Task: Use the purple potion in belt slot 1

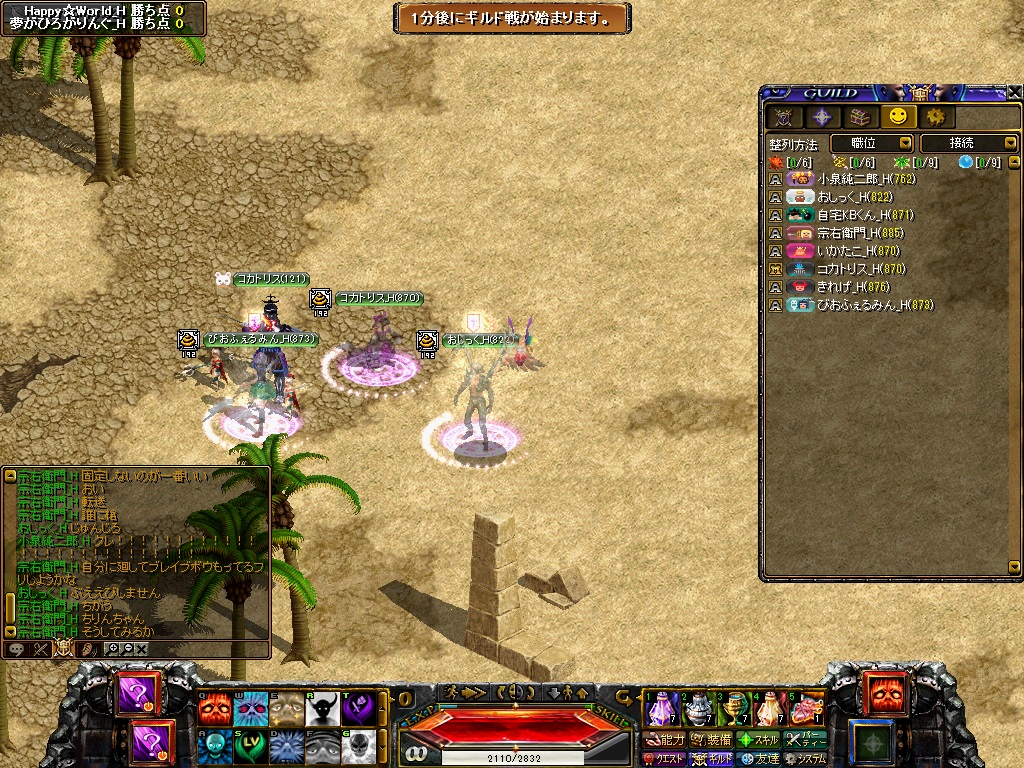Action: [660, 709]
